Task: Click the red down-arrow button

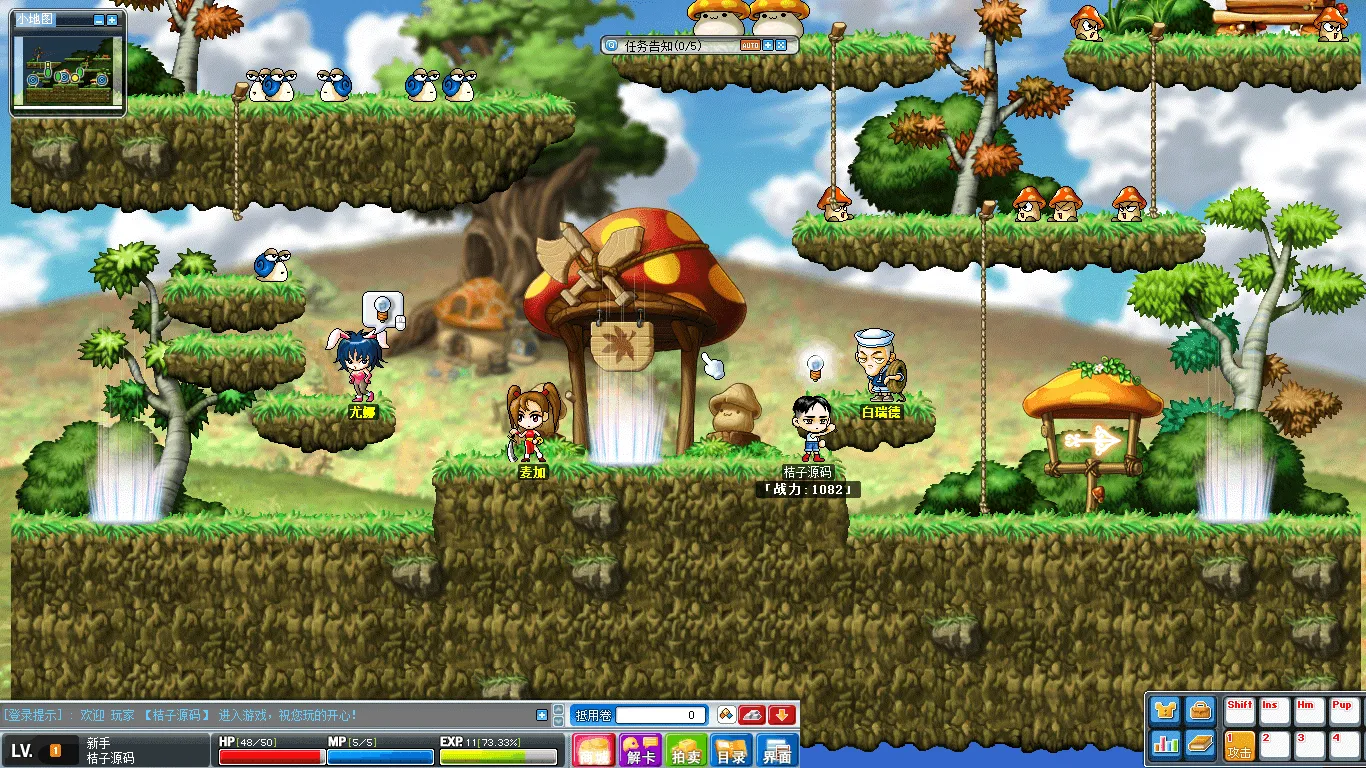Action: point(782,715)
